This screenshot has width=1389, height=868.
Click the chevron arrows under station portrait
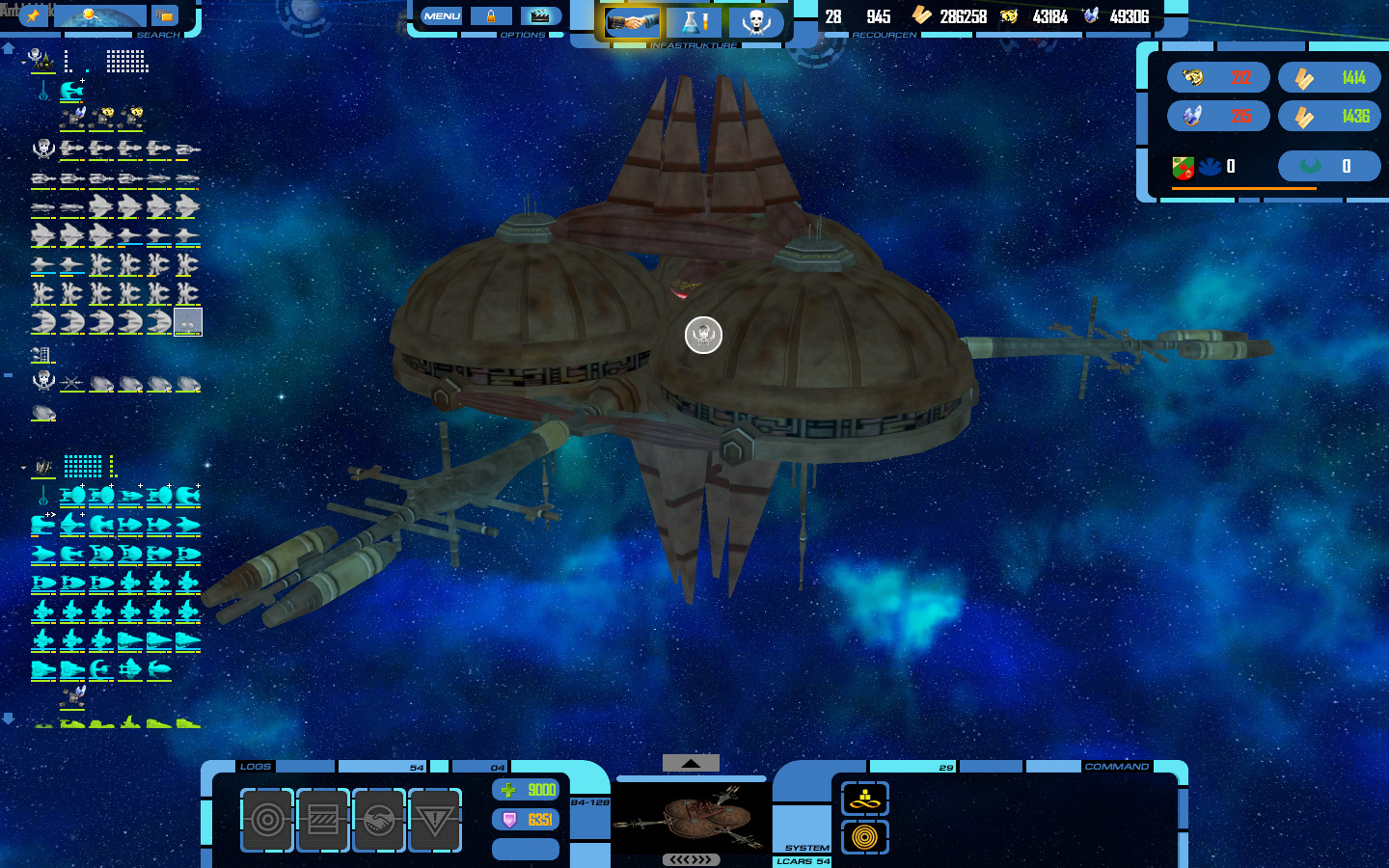pos(691,859)
